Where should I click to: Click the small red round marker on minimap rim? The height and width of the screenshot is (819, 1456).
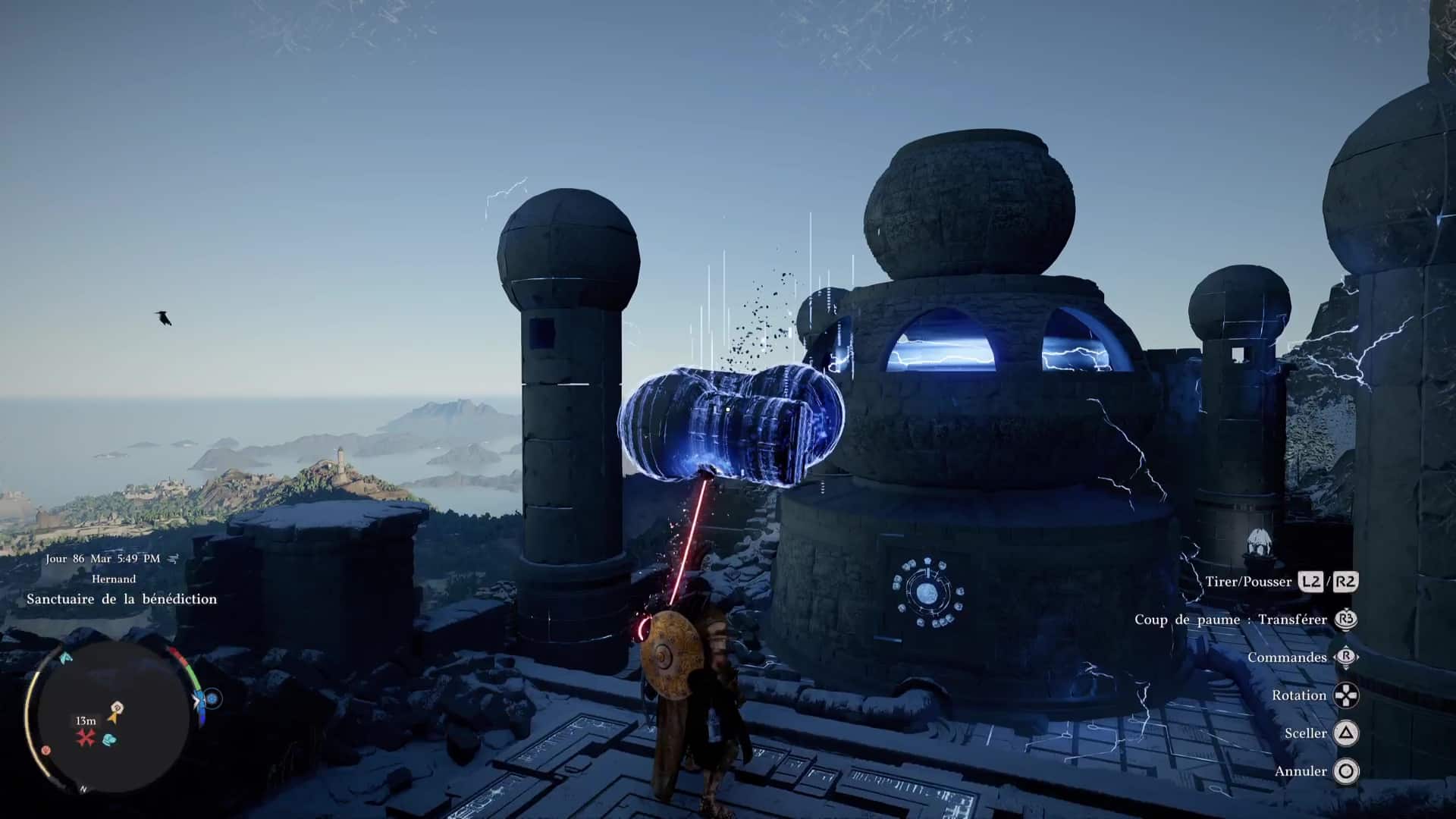[46, 750]
